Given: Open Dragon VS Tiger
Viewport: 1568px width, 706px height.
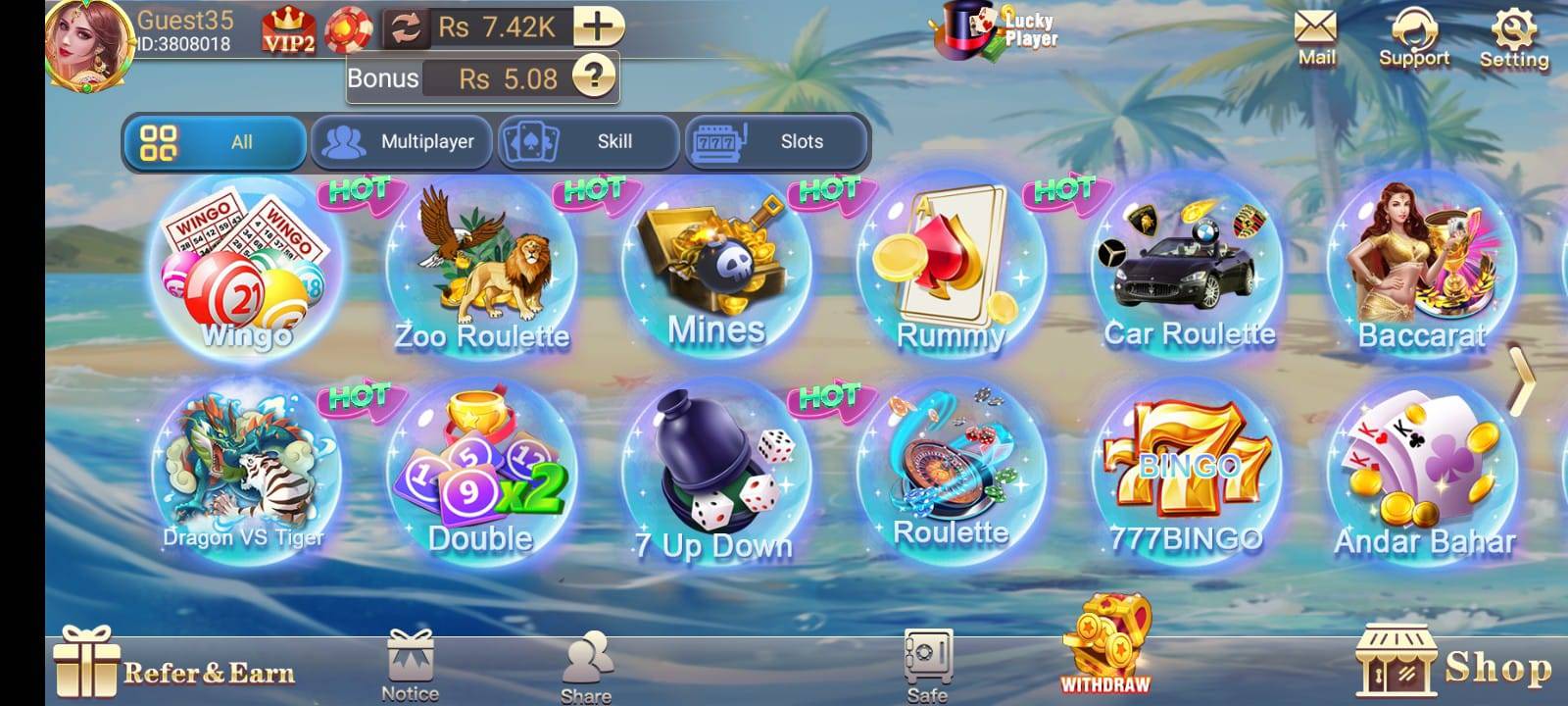Looking at the screenshot, I should (x=245, y=471).
